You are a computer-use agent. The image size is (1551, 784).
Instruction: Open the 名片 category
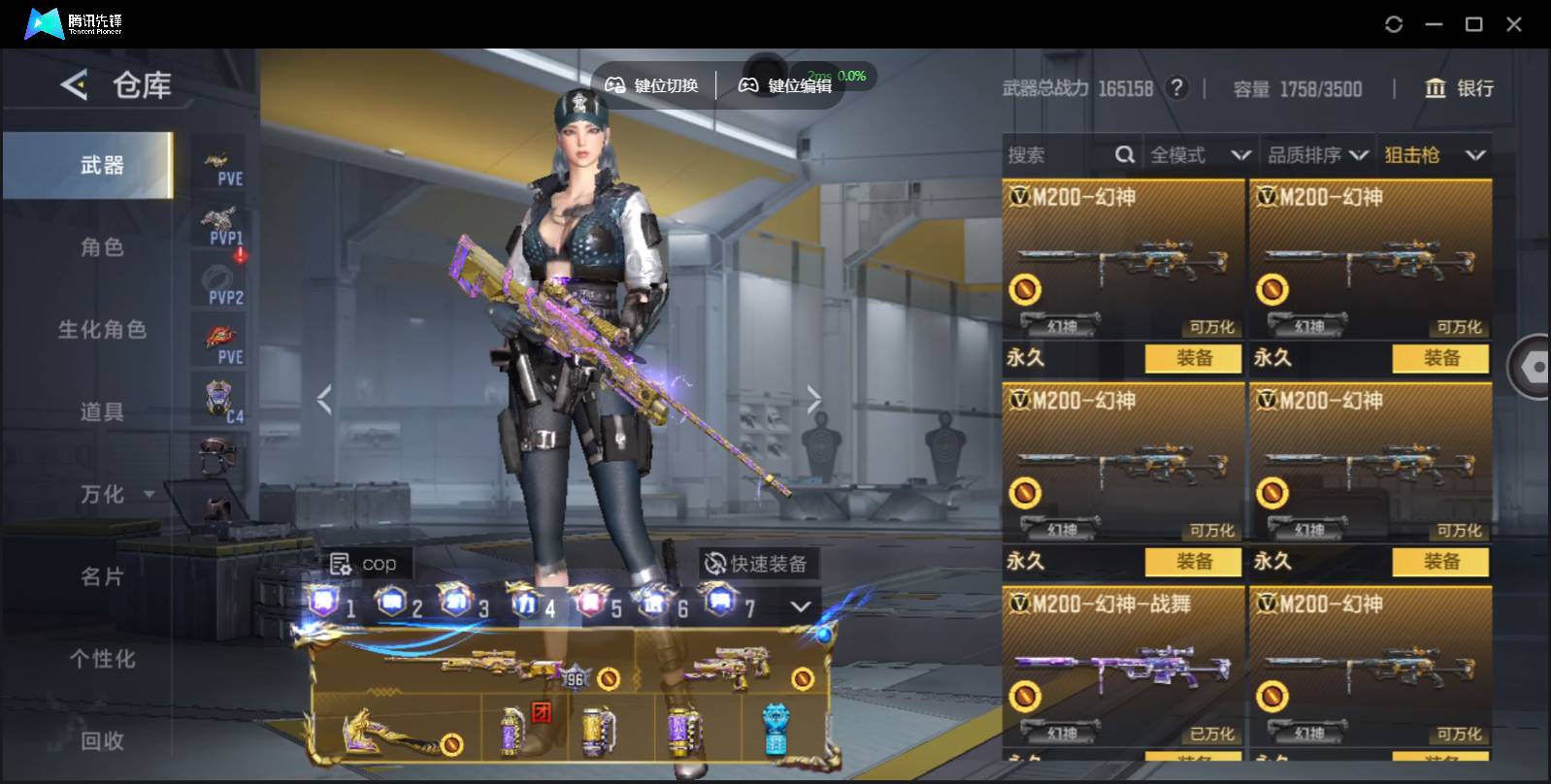pyautogui.click(x=102, y=577)
